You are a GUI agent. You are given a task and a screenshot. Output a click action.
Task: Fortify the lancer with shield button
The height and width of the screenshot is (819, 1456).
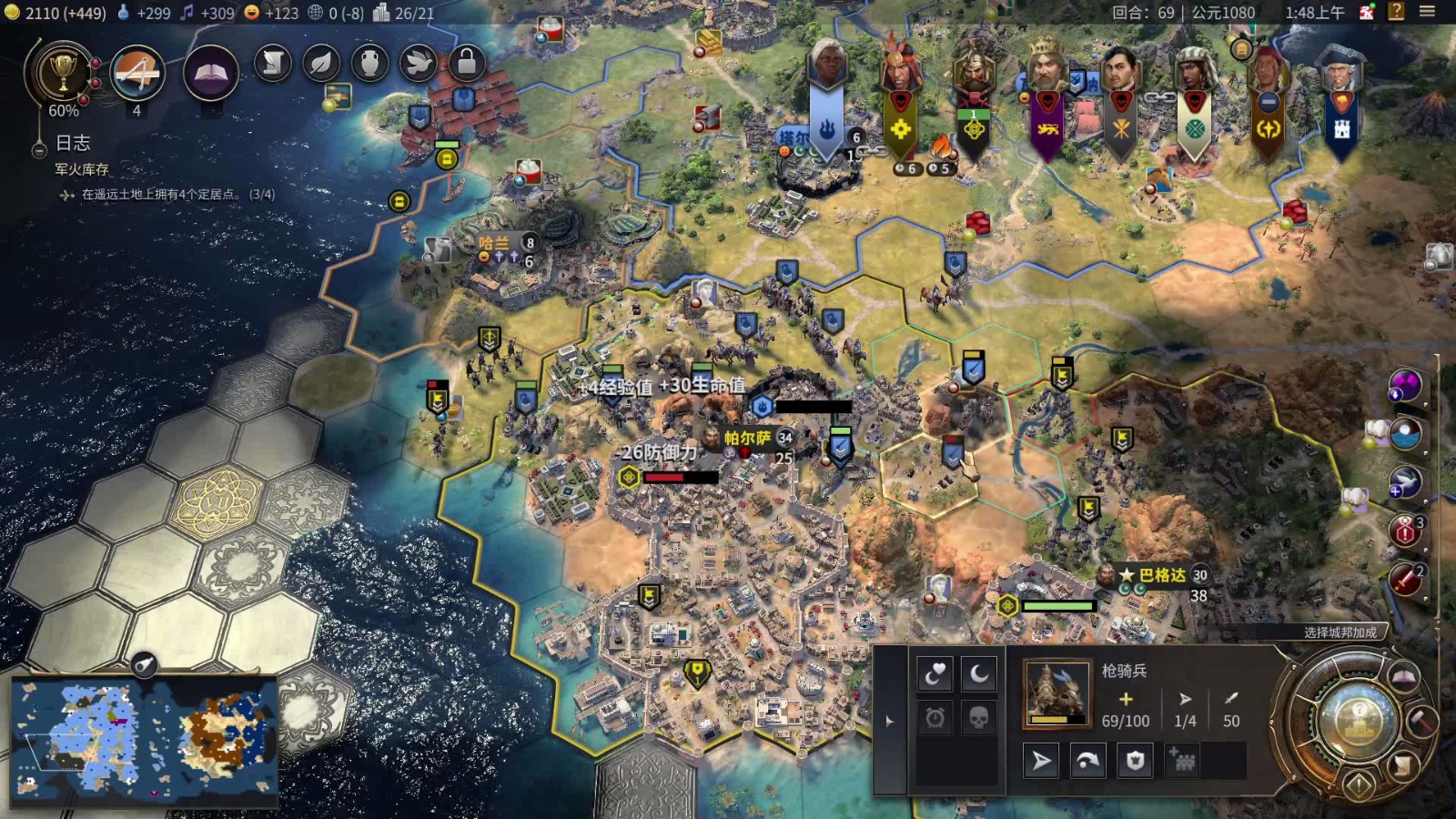[1135, 761]
